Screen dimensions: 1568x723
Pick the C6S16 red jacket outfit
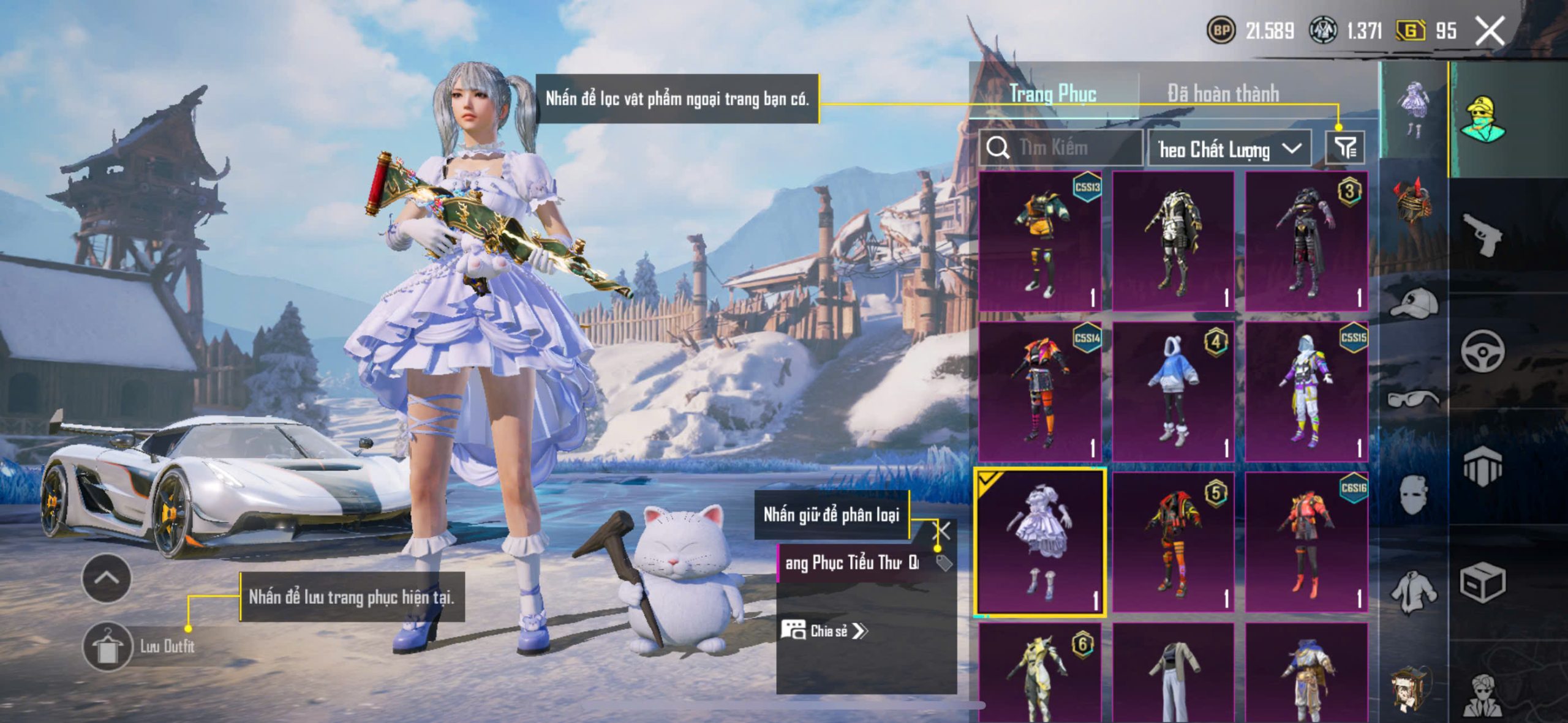point(1306,542)
